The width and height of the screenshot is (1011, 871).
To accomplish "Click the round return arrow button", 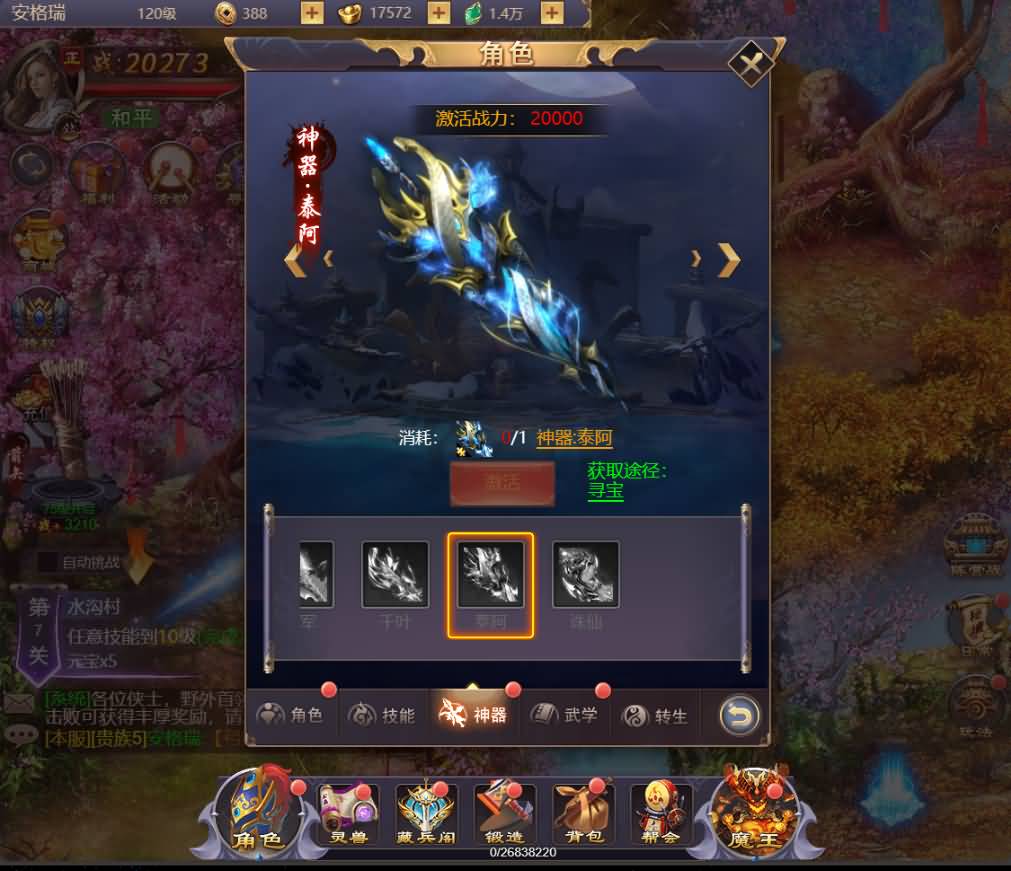I will point(739,715).
